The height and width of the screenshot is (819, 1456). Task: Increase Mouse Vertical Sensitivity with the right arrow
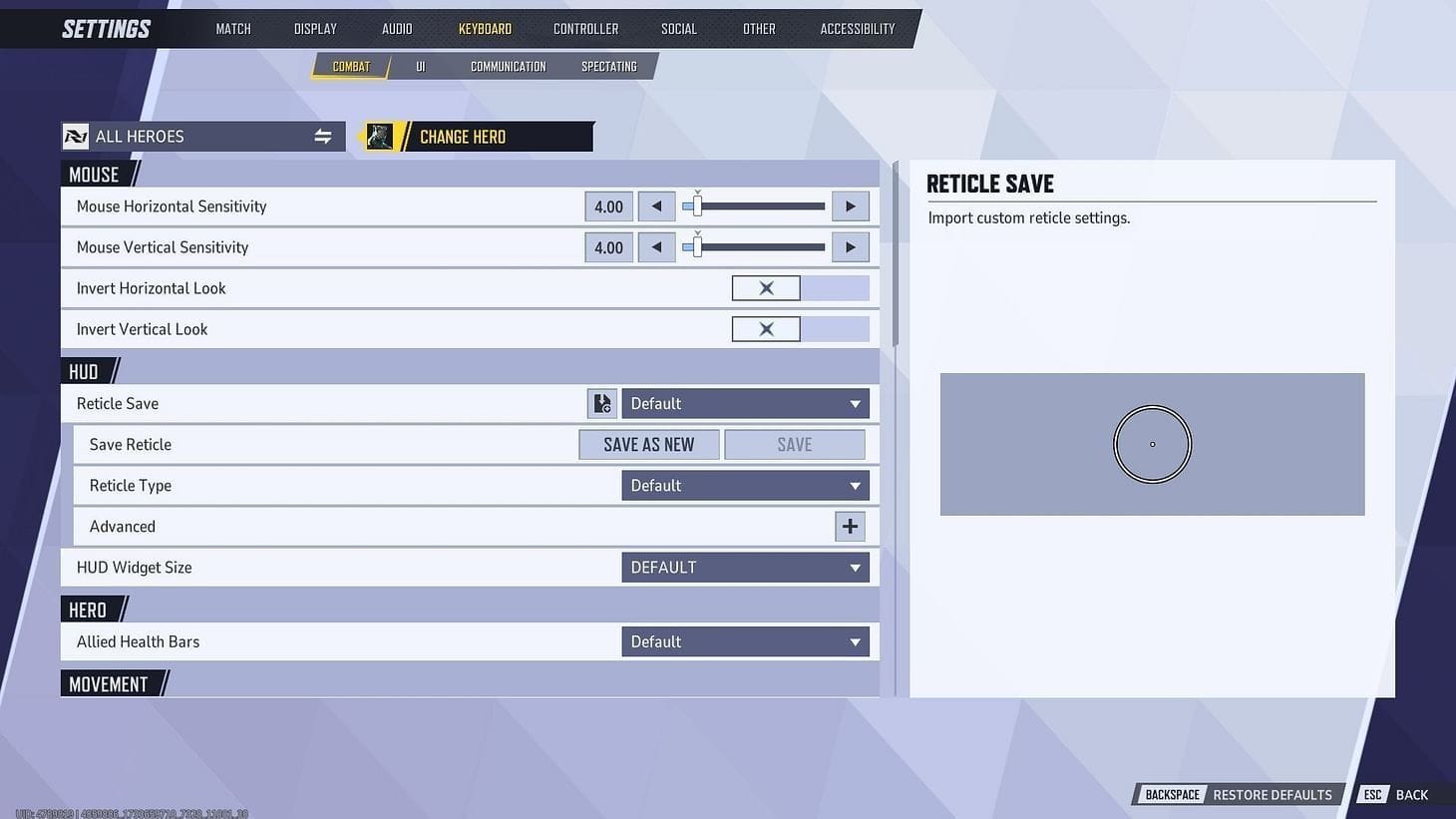pyautogui.click(x=850, y=246)
